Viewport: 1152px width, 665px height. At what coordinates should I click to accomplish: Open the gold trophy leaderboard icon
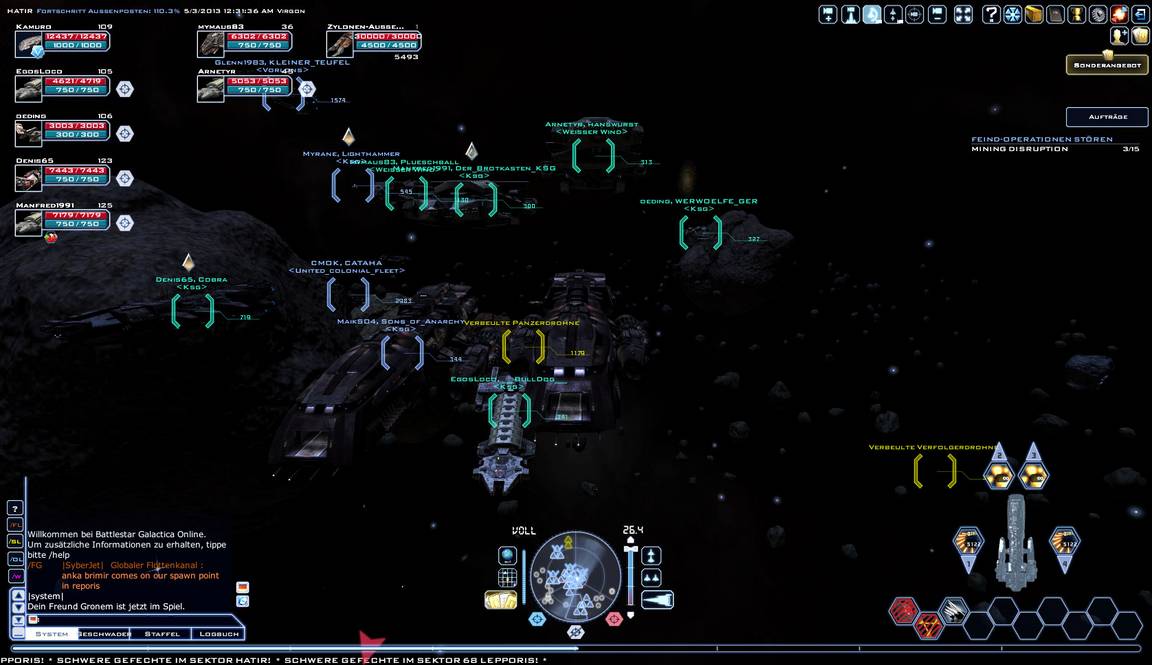(x=1077, y=14)
